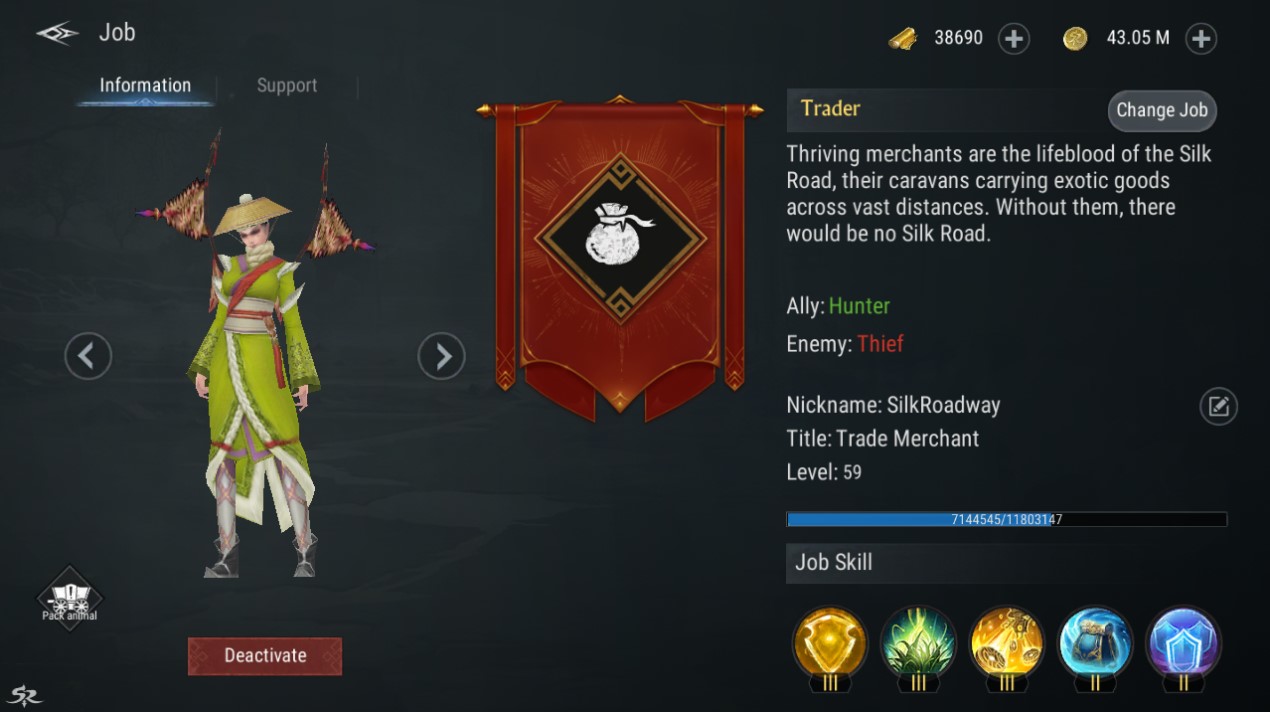Click the Change Job button
Screen dimensions: 1270x712
coord(1161,111)
